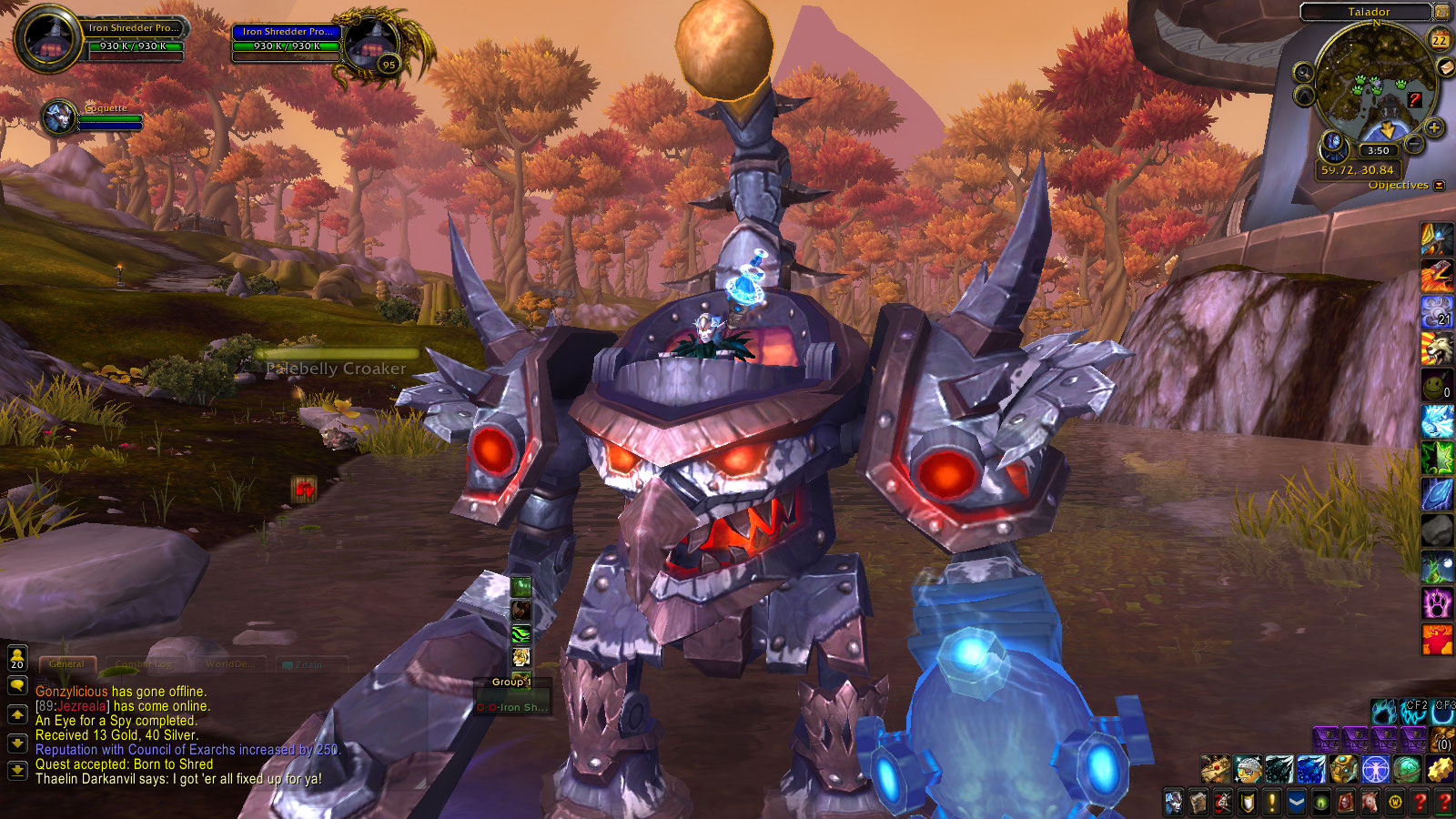1456x819 pixels.
Task: Check mail via the envelope icon
Action: pos(1445,68)
